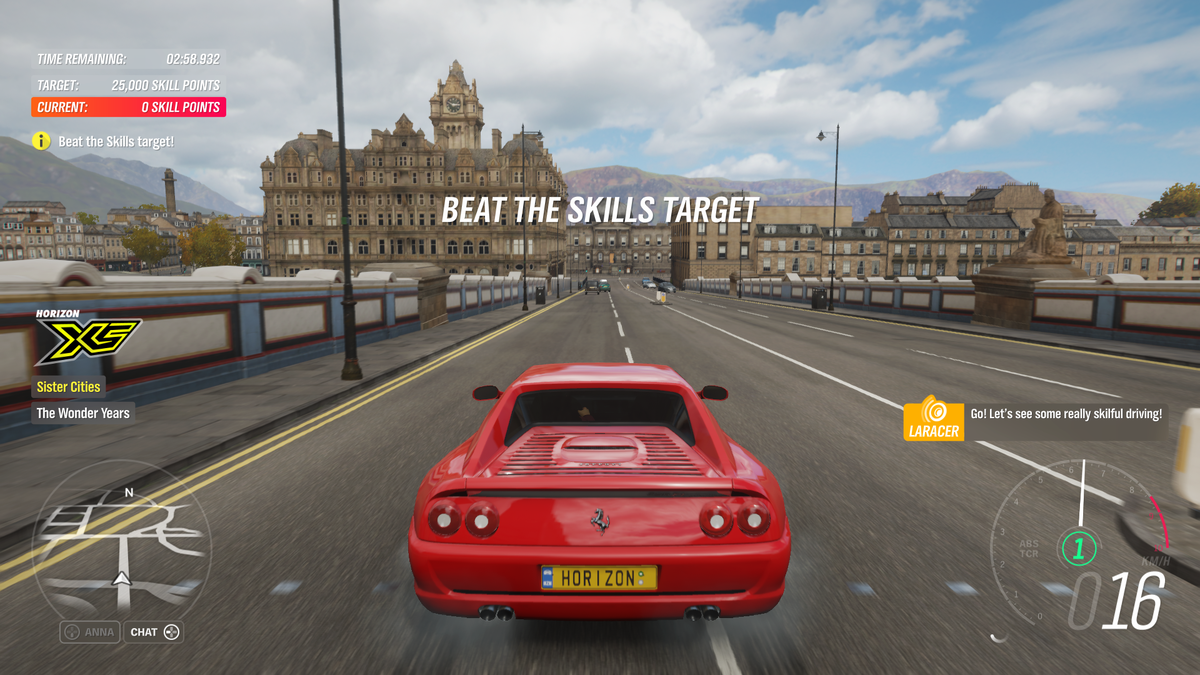Select the yellow info icon by the objective
Screen dimensions: 1200x675
pos(41,142)
